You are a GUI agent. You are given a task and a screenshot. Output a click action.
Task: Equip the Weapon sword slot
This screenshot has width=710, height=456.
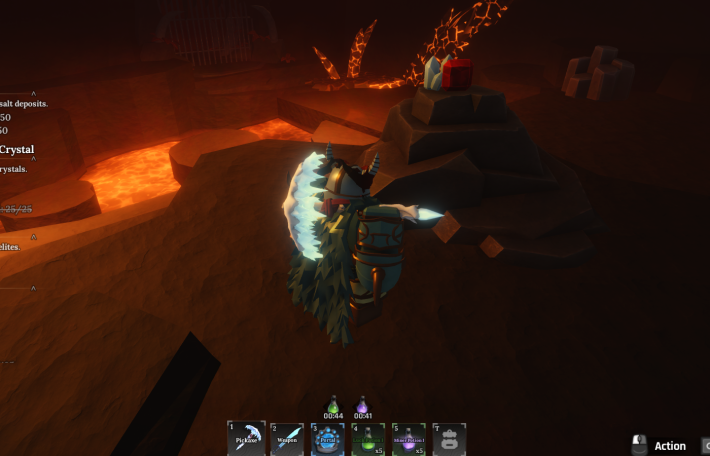(287, 439)
